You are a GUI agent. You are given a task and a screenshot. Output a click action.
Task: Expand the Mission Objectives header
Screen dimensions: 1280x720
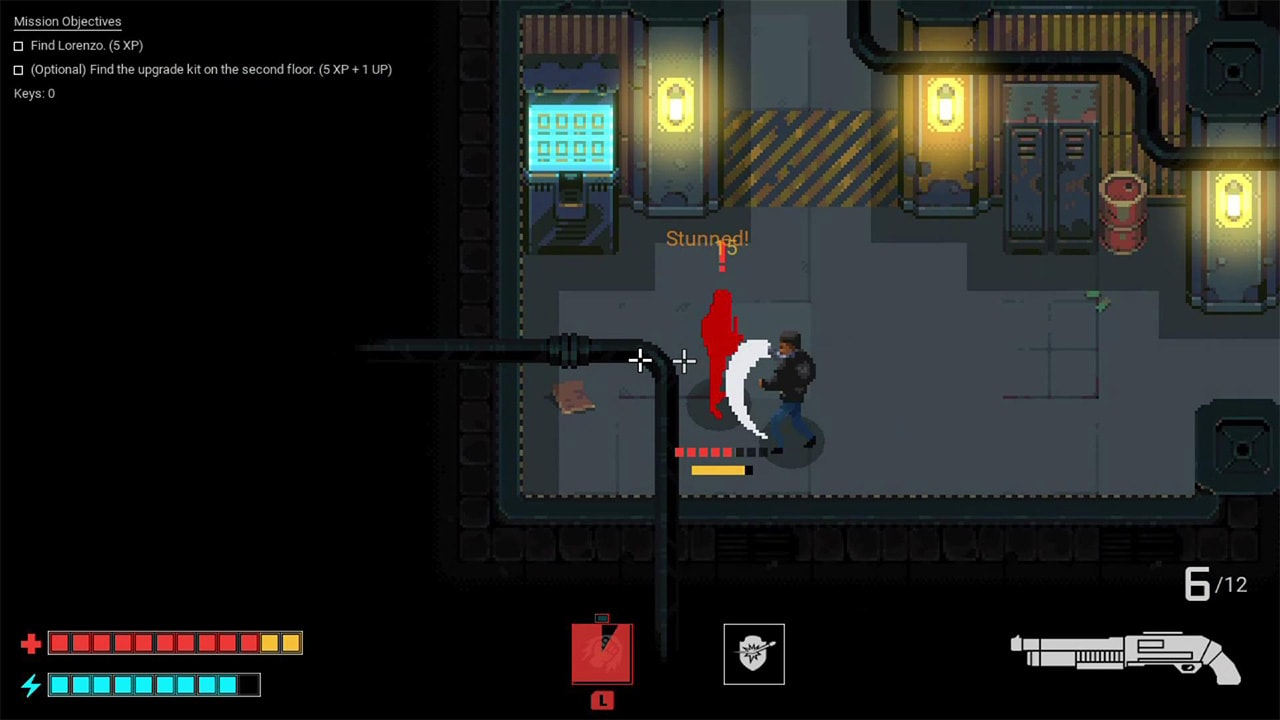(67, 21)
